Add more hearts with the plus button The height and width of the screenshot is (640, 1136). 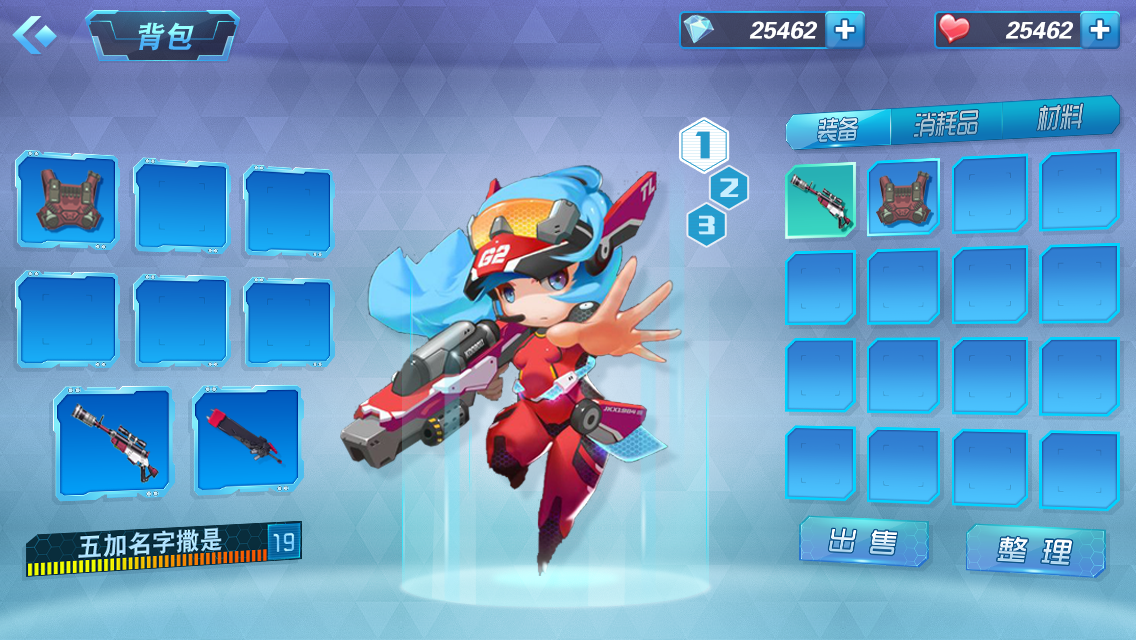[1100, 30]
